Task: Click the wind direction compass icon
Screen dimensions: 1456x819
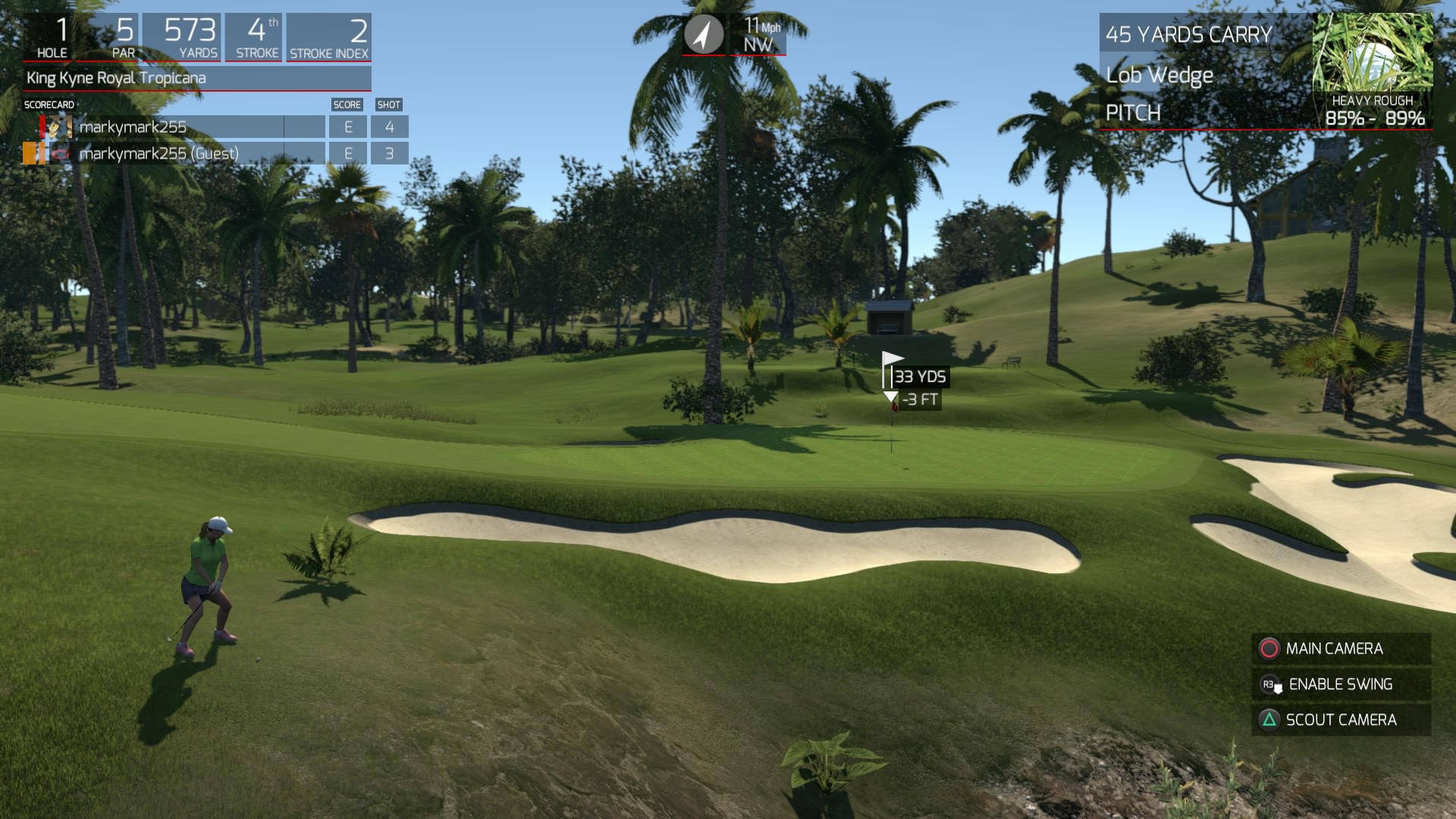Action: tap(704, 33)
